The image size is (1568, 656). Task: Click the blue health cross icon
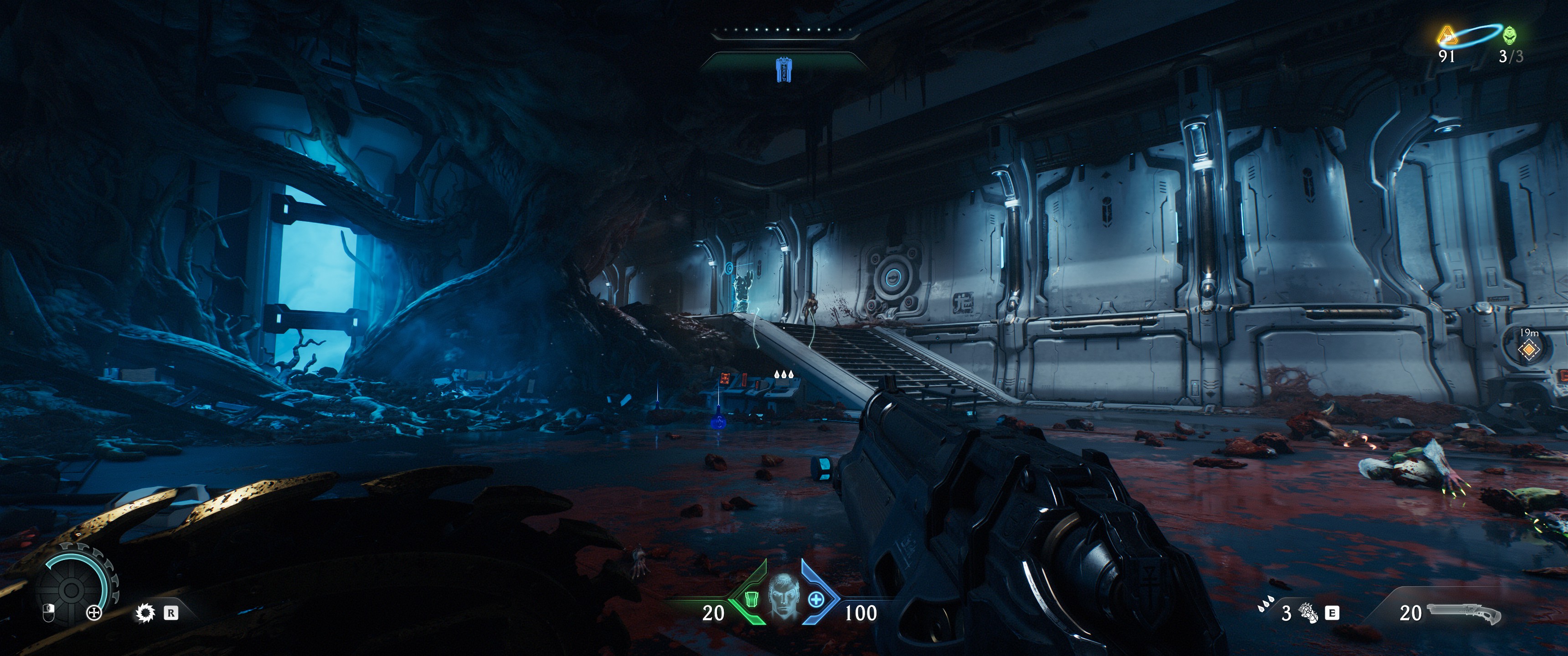[x=815, y=600]
